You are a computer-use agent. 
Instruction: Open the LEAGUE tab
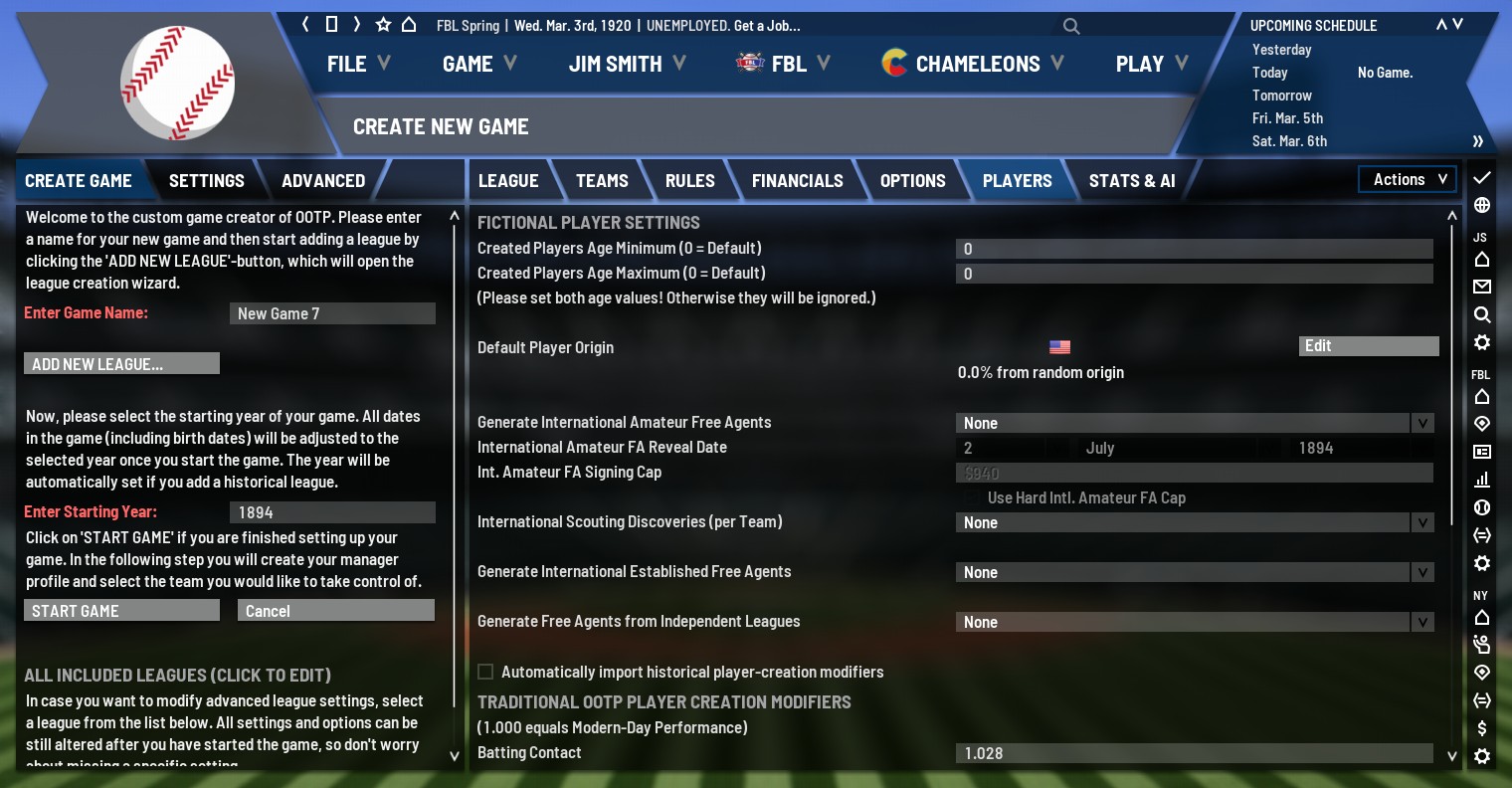coord(508,181)
